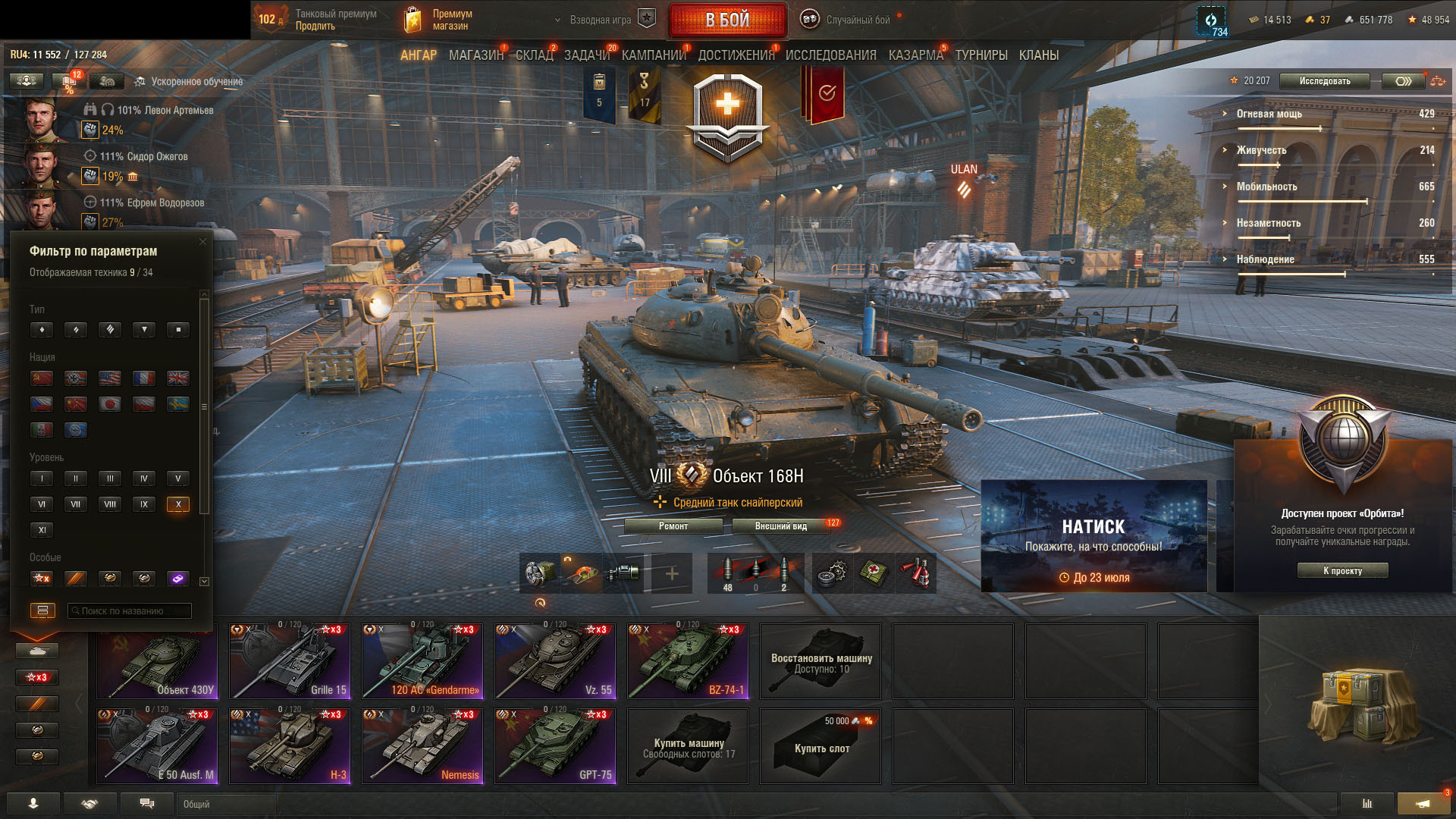Viewport: 1456px width, 819px height.
Task: Open the МАГАЗИН tab
Action: (x=475, y=55)
